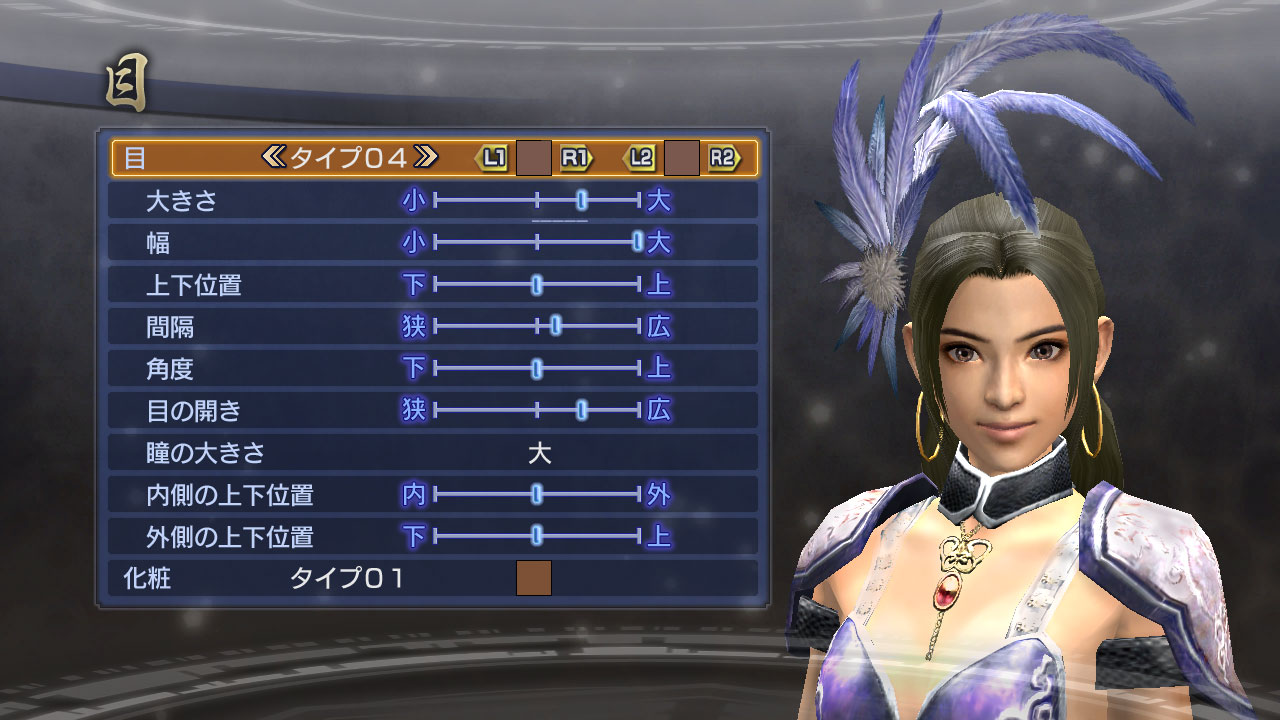Screen dimensions: 1280x720
Task: Click the 大きさ size slider handle
Action: pyautogui.click(x=582, y=199)
